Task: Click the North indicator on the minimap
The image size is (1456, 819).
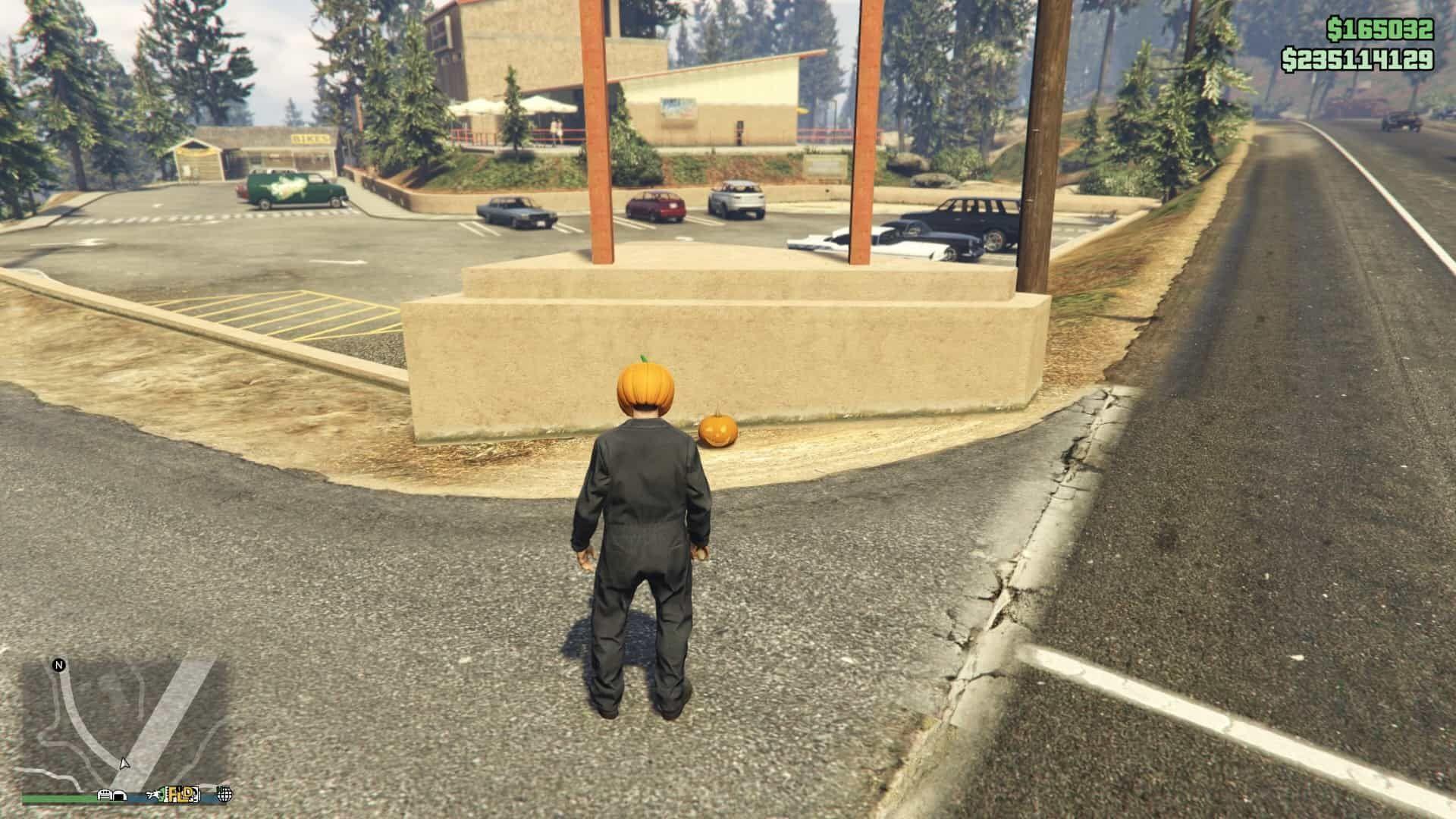Action: click(58, 665)
